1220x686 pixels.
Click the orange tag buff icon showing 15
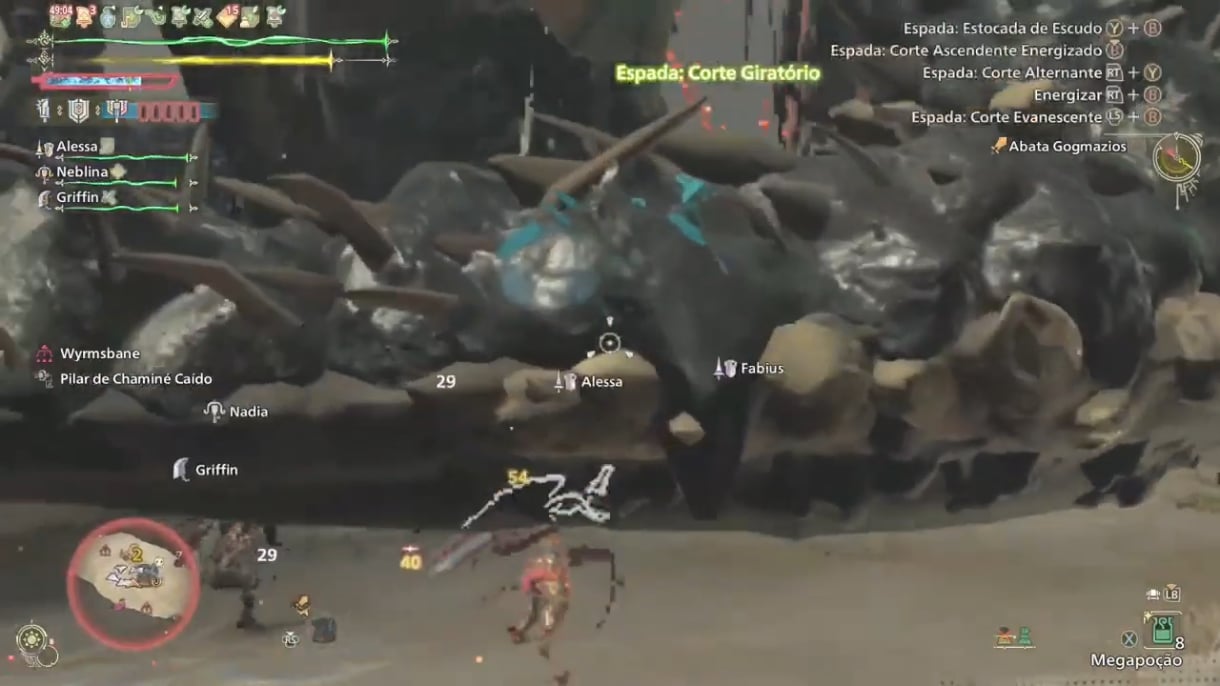pos(228,16)
